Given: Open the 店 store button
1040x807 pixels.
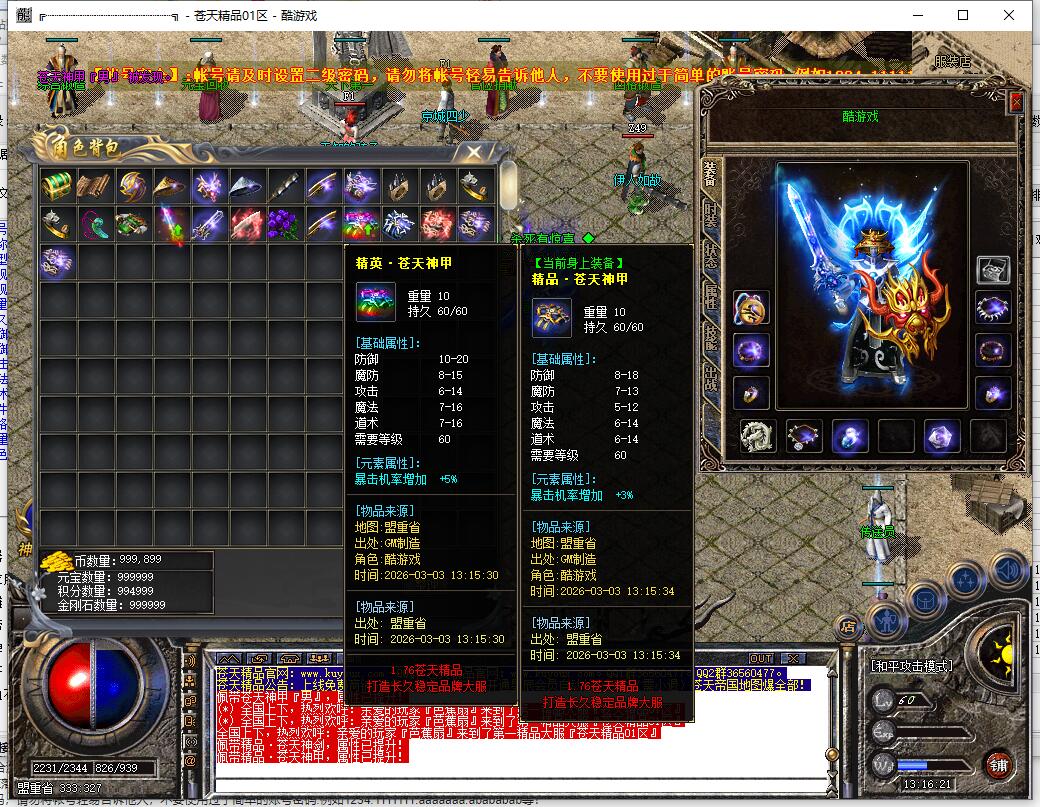Looking at the screenshot, I should pos(848,627).
